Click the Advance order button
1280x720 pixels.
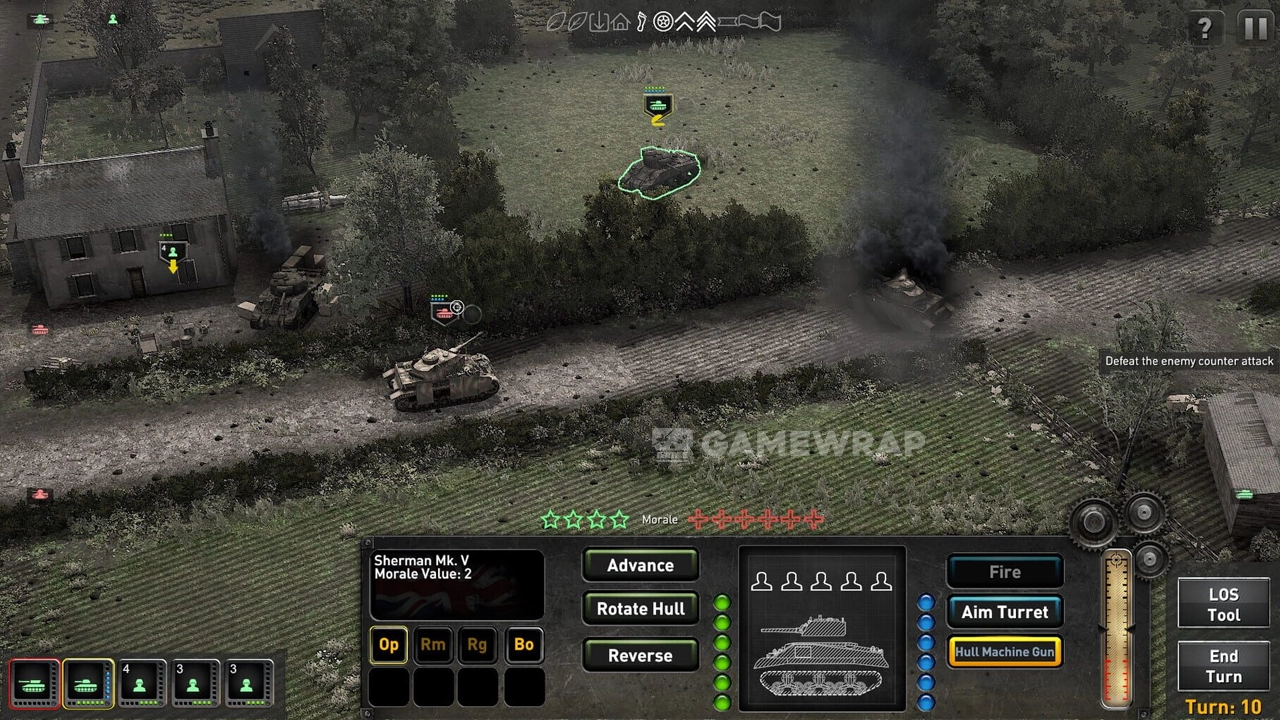[640, 566]
